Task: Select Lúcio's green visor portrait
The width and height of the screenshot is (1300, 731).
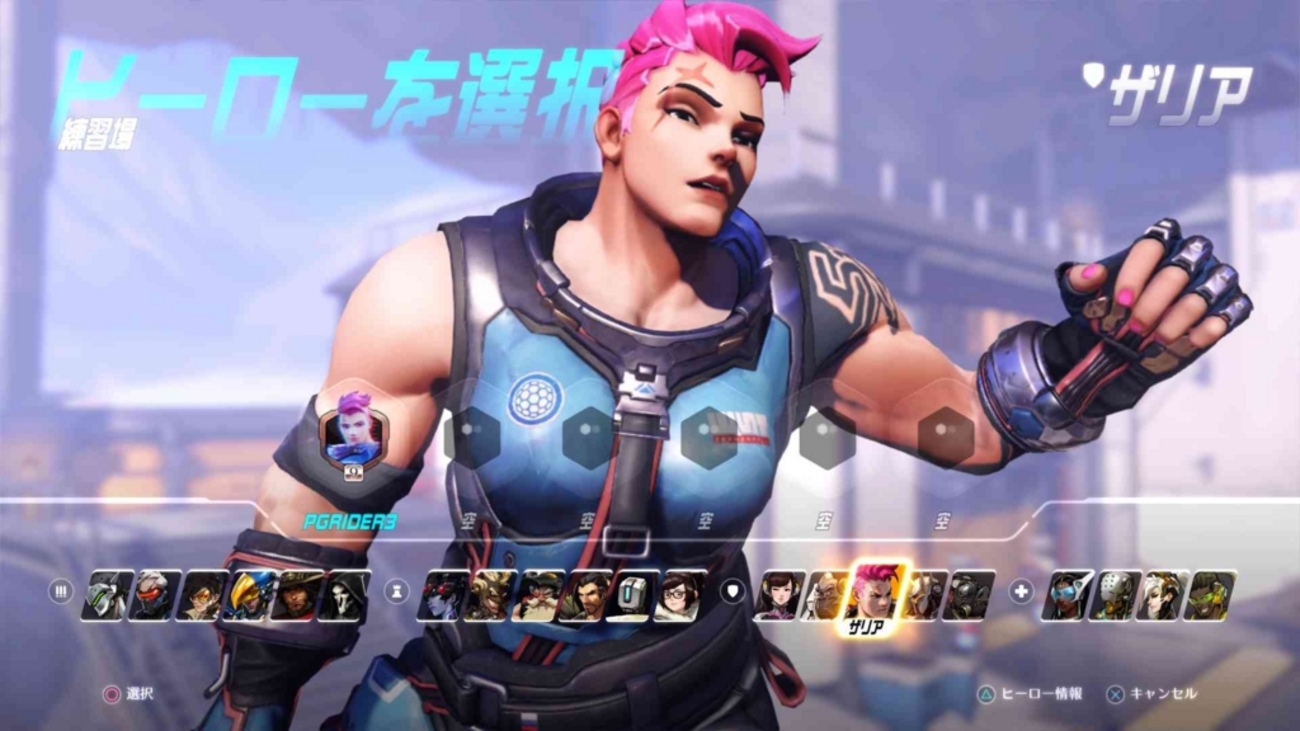Action: click(x=1209, y=595)
